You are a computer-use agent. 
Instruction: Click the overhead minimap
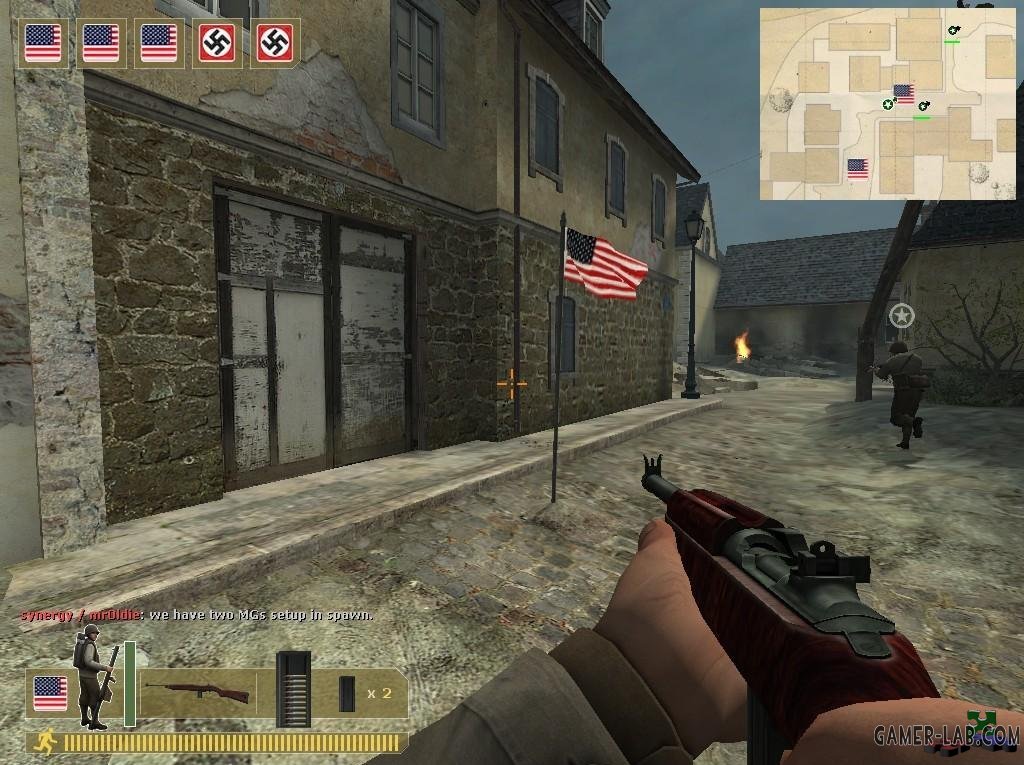point(888,104)
